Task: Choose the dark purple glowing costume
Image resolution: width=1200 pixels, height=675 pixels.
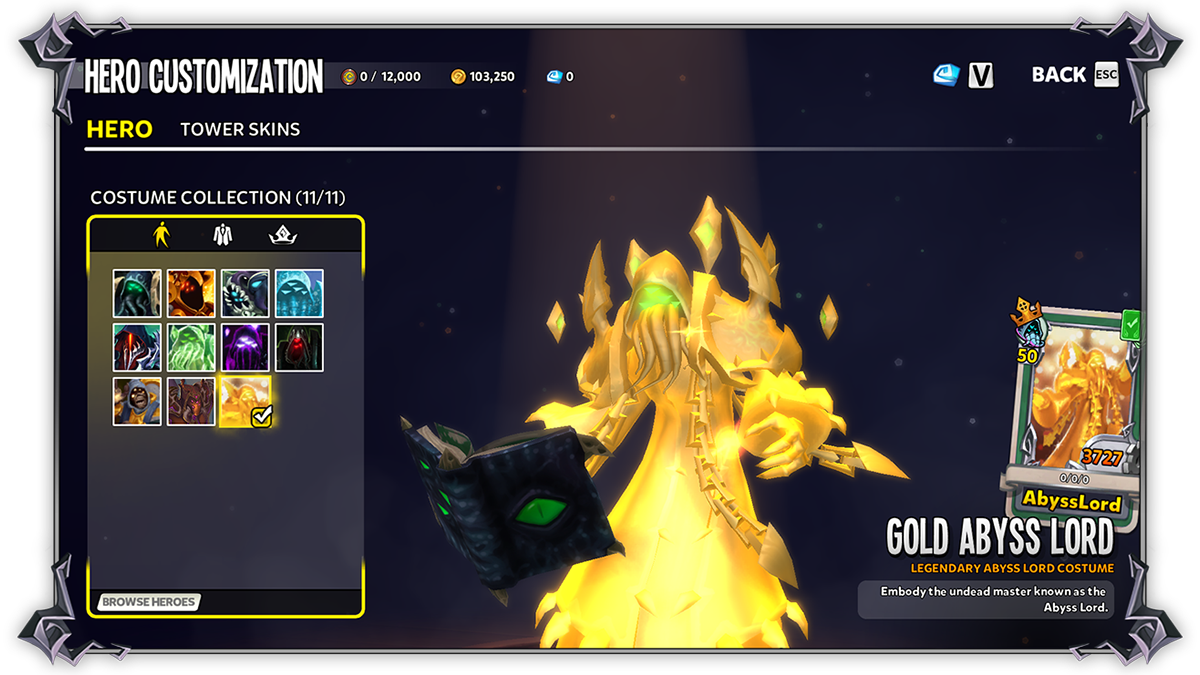Action: [245, 347]
